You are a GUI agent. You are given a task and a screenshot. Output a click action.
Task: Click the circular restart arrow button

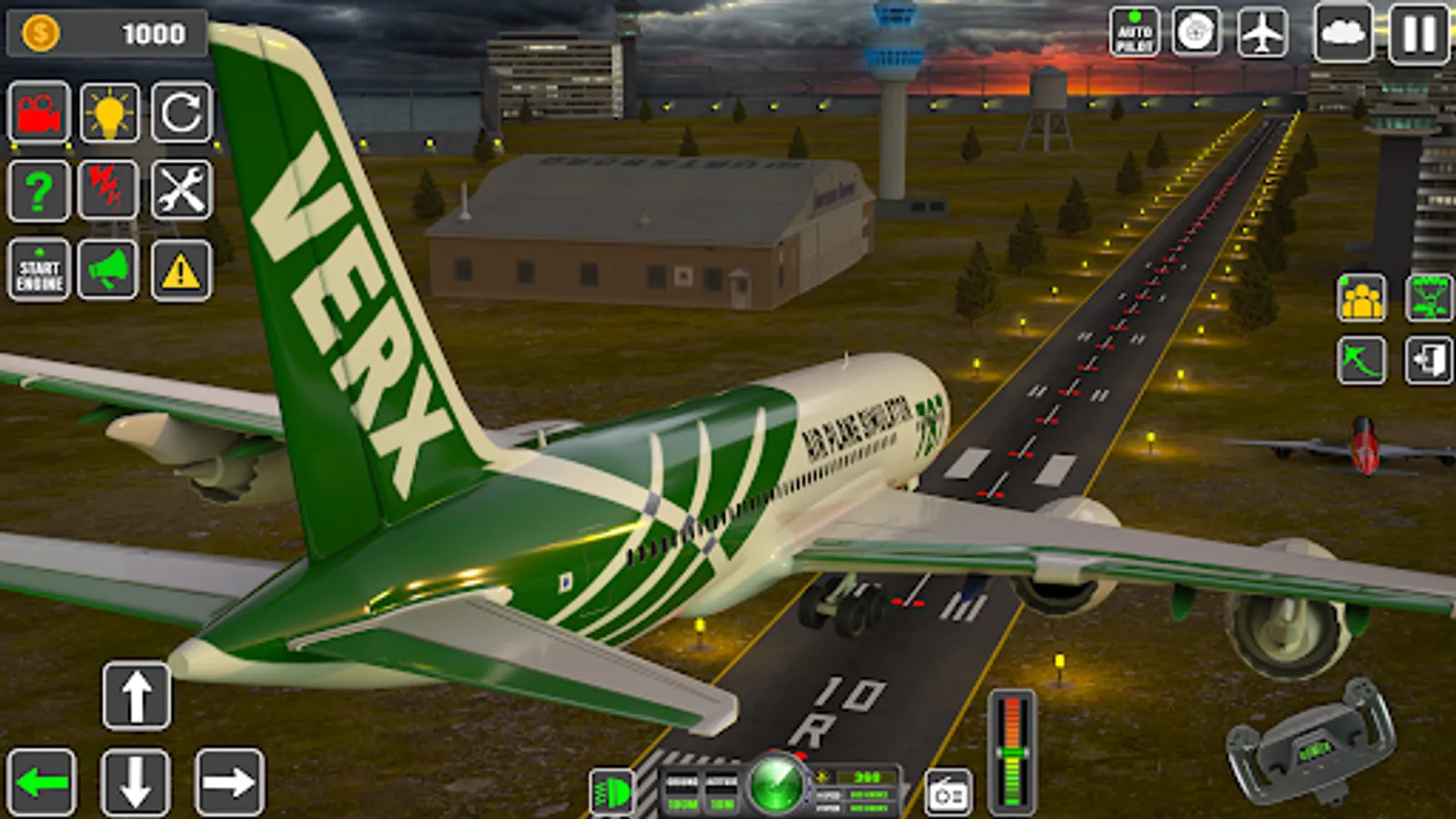coord(181,113)
